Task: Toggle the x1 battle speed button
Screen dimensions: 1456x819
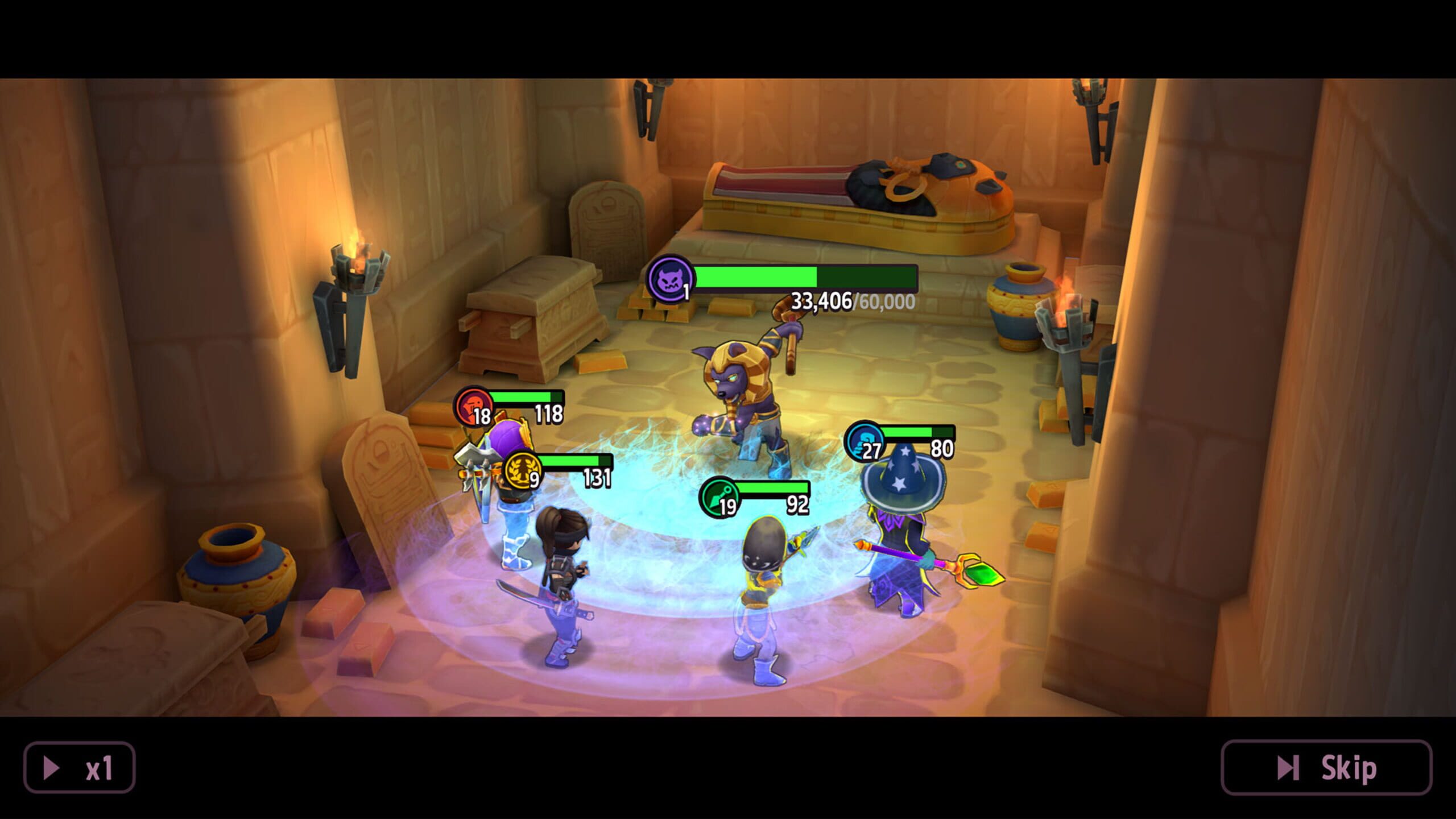Action: (x=79, y=768)
